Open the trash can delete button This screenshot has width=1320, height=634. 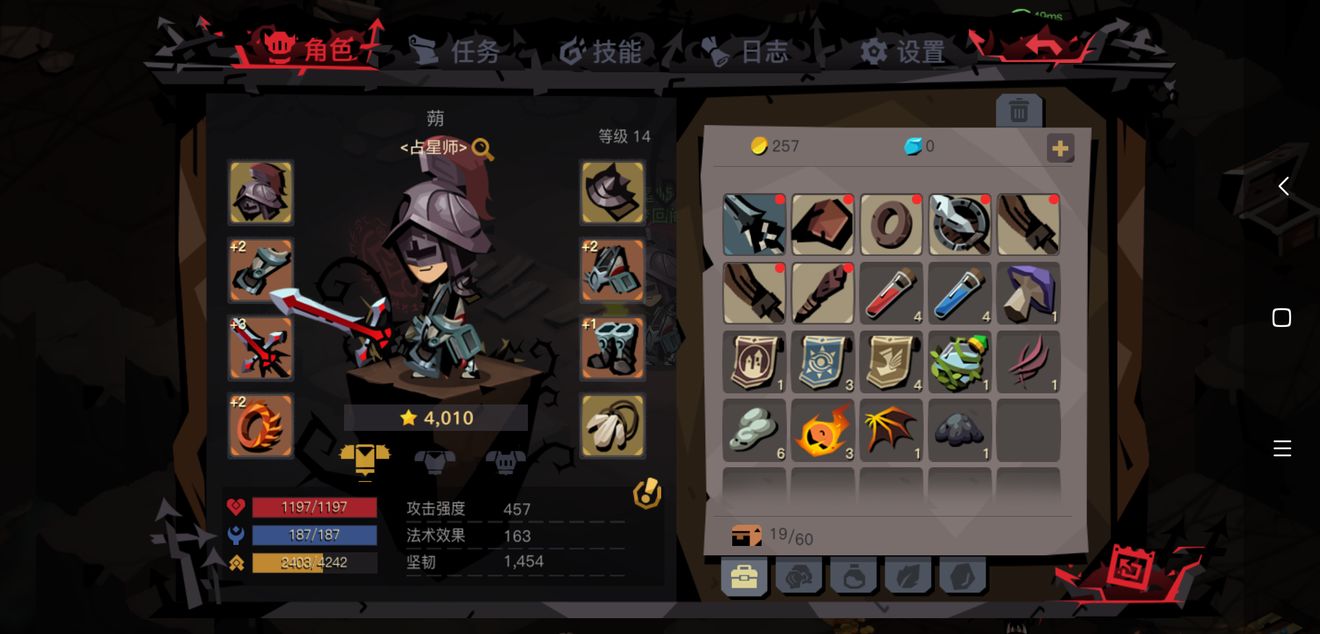click(1019, 111)
